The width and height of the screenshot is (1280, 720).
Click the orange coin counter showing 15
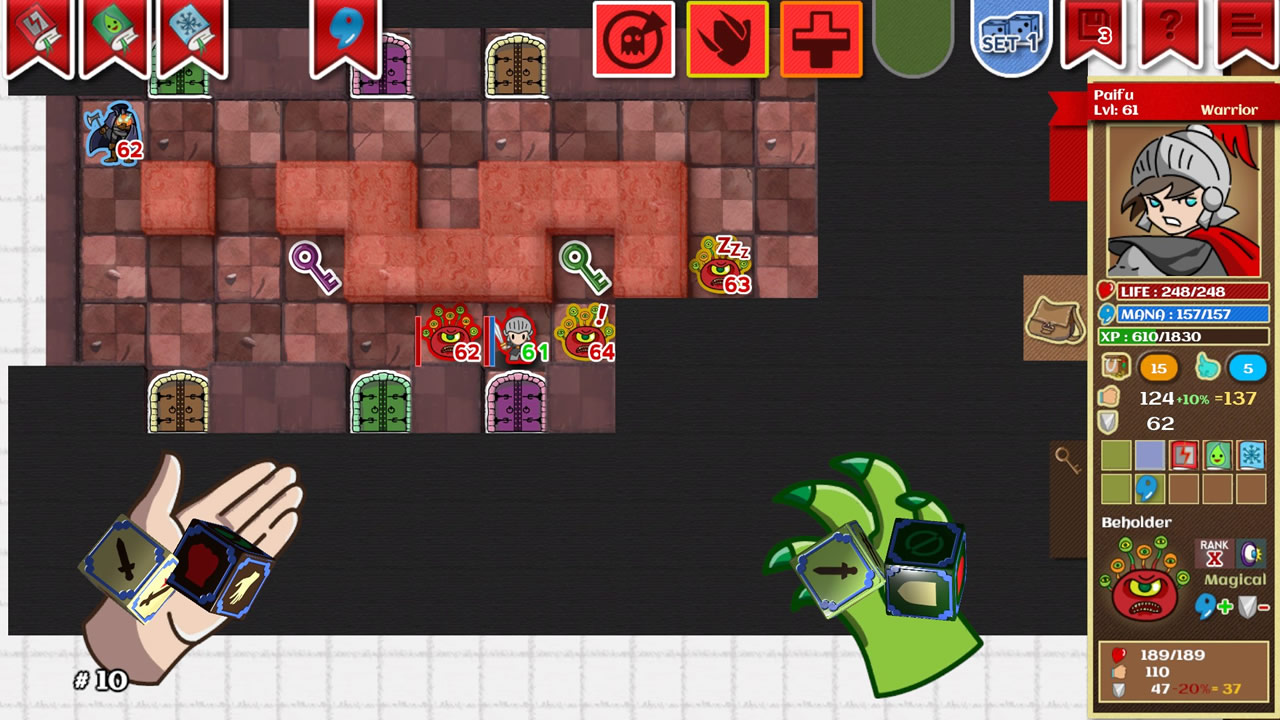(x=1157, y=367)
